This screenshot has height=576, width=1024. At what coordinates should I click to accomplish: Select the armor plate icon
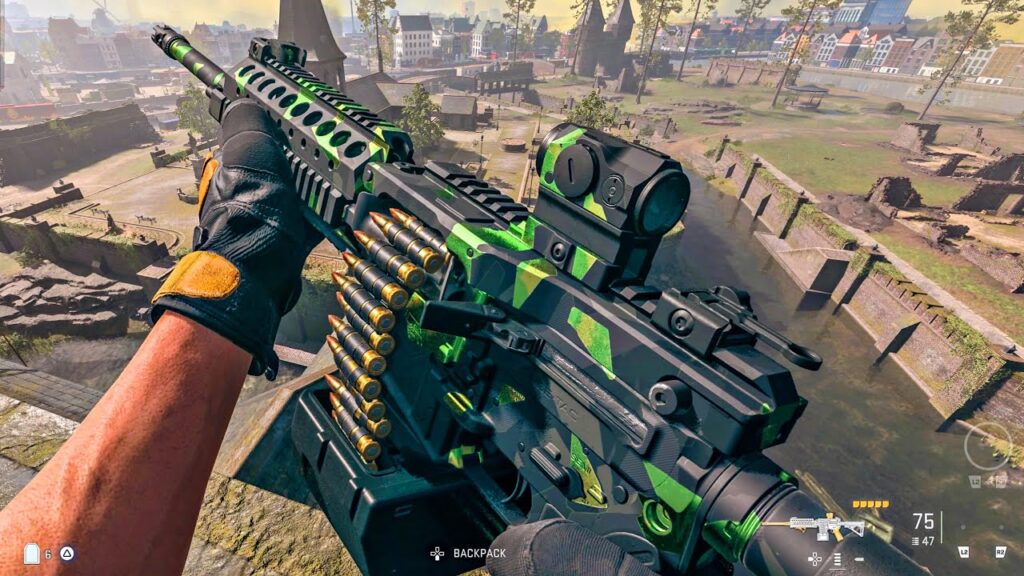tap(31, 553)
